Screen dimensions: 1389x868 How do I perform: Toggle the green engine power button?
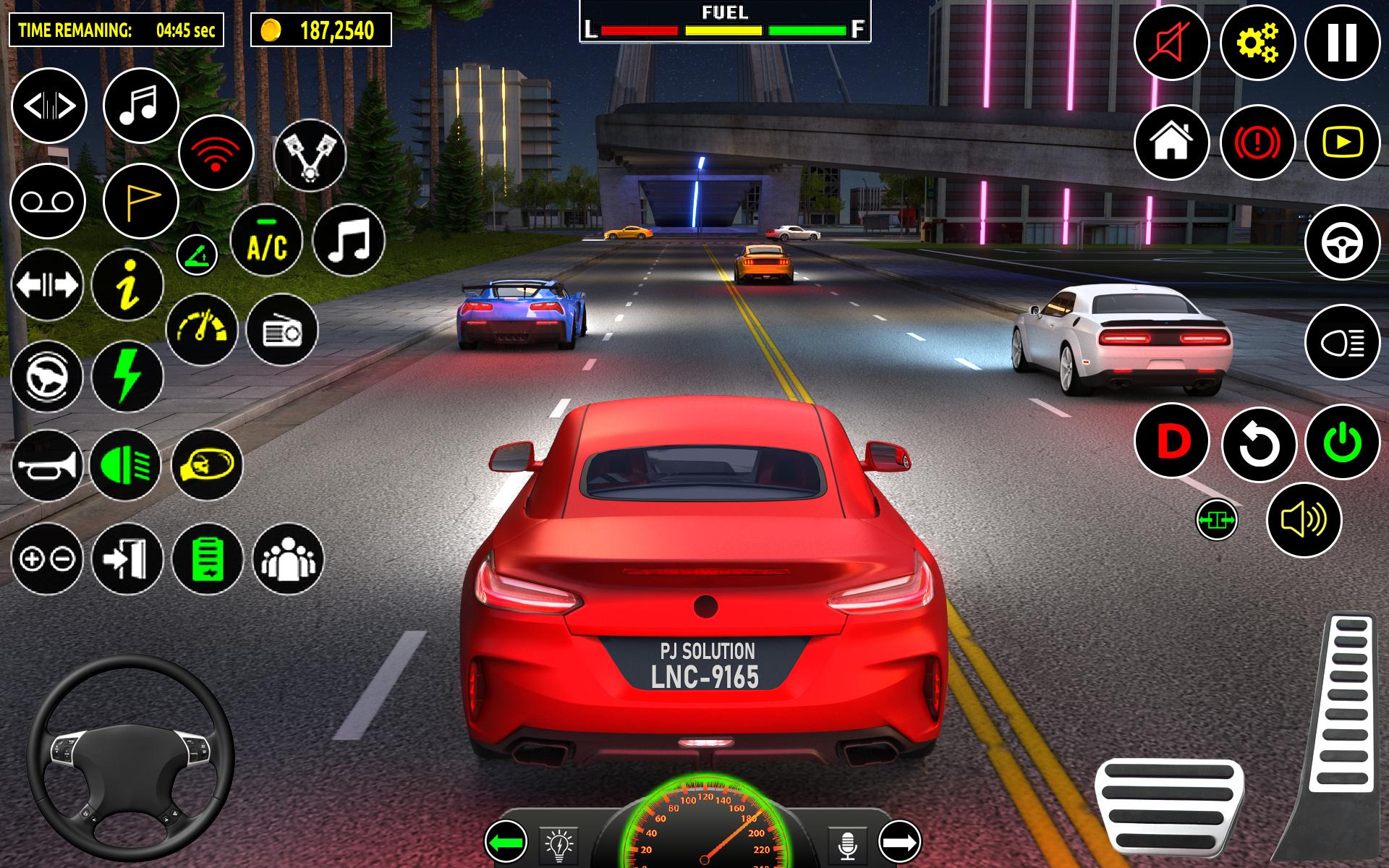(x=1343, y=442)
